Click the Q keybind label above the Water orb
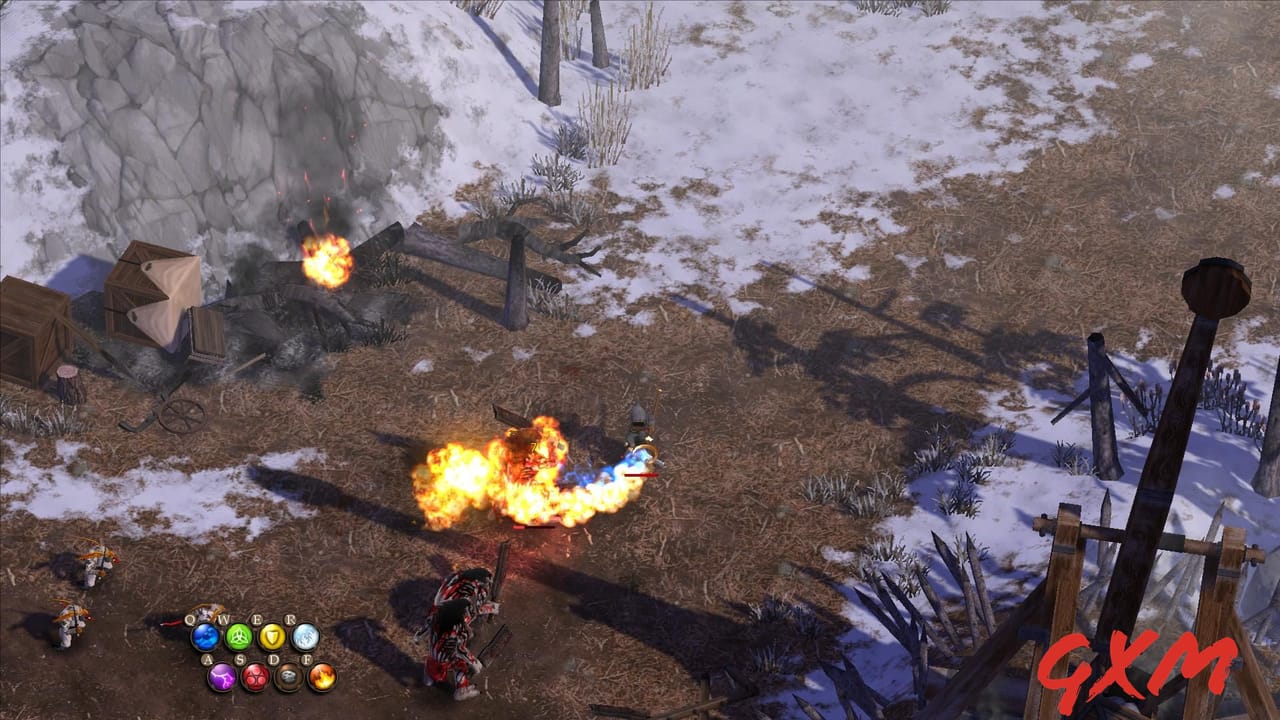This screenshot has width=1280, height=720. tap(190, 619)
